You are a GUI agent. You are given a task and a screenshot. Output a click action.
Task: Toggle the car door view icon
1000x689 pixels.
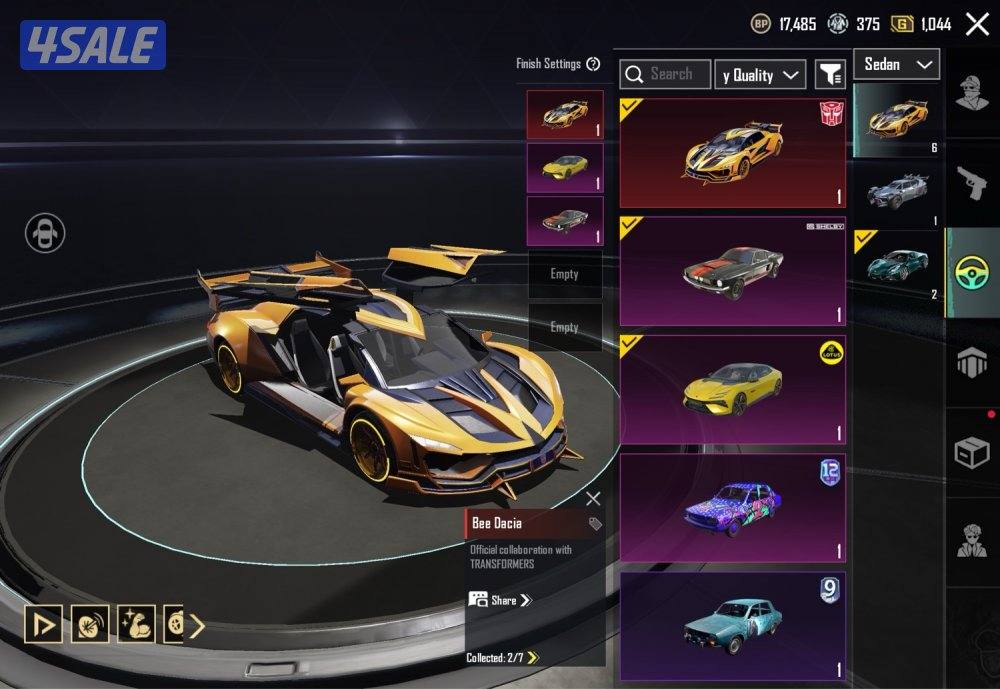pos(45,234)
